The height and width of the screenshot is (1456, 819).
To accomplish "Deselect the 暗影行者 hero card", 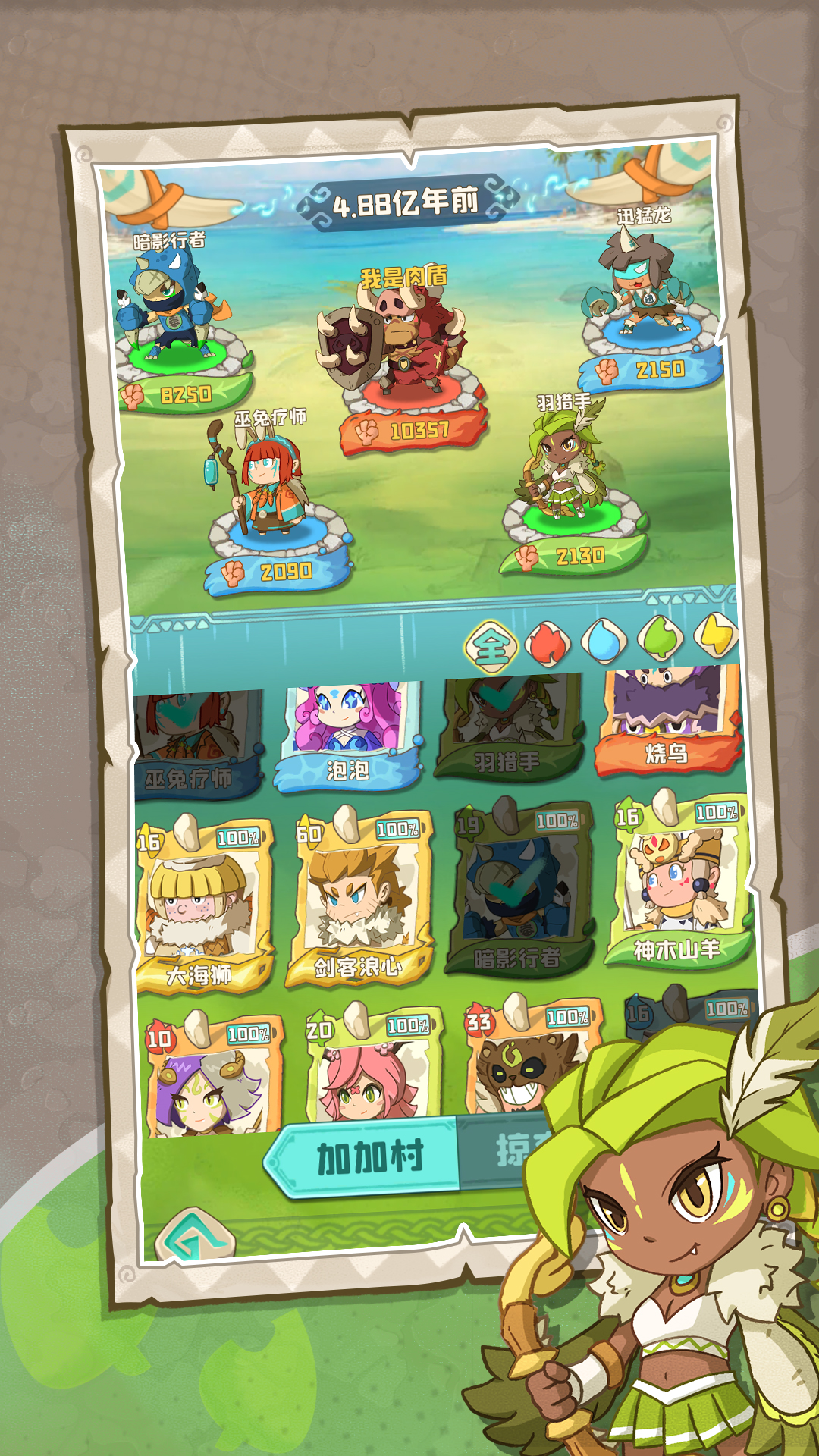I will 520,891.
